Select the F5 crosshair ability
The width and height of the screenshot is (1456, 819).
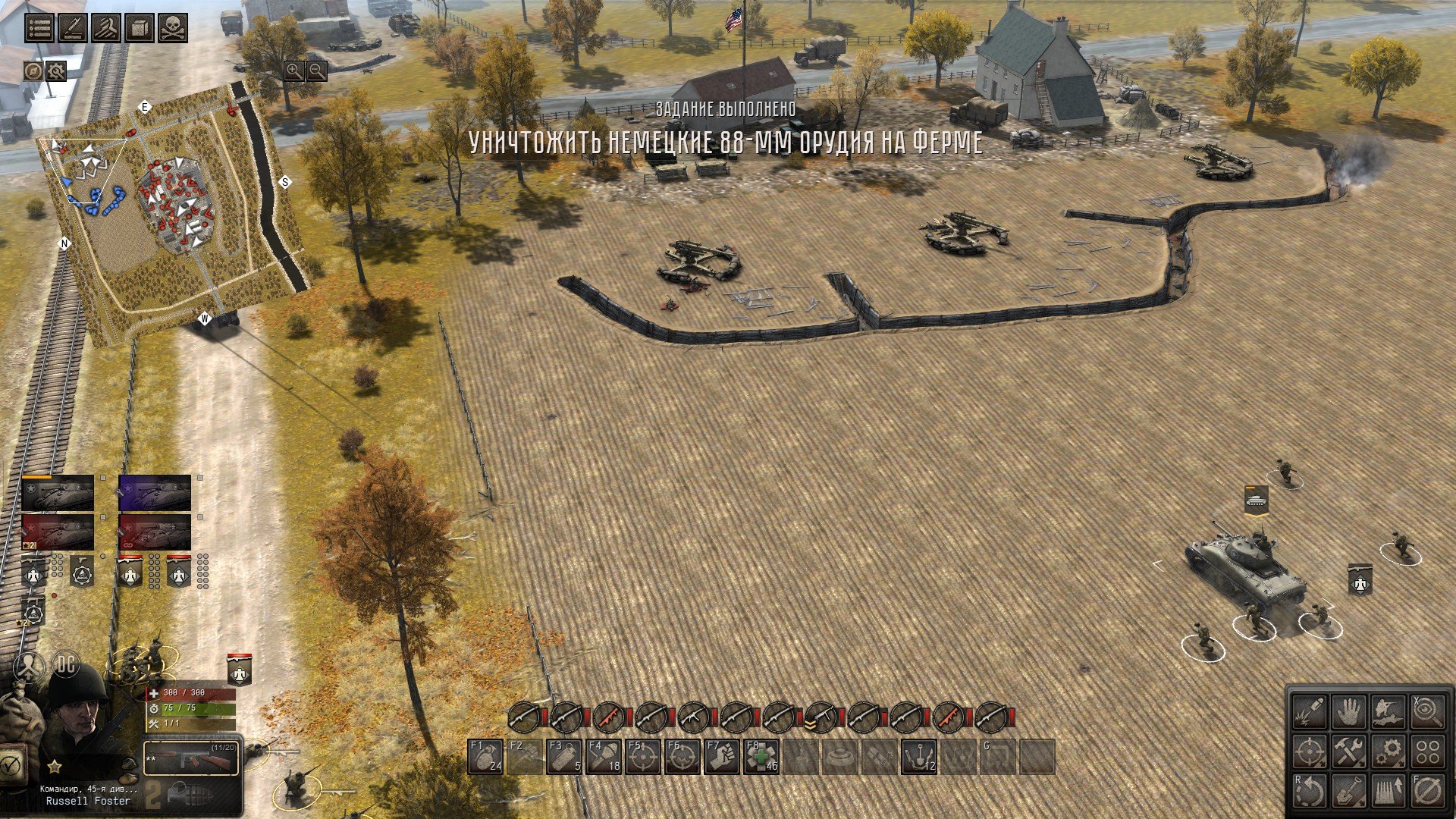(643, 756)
